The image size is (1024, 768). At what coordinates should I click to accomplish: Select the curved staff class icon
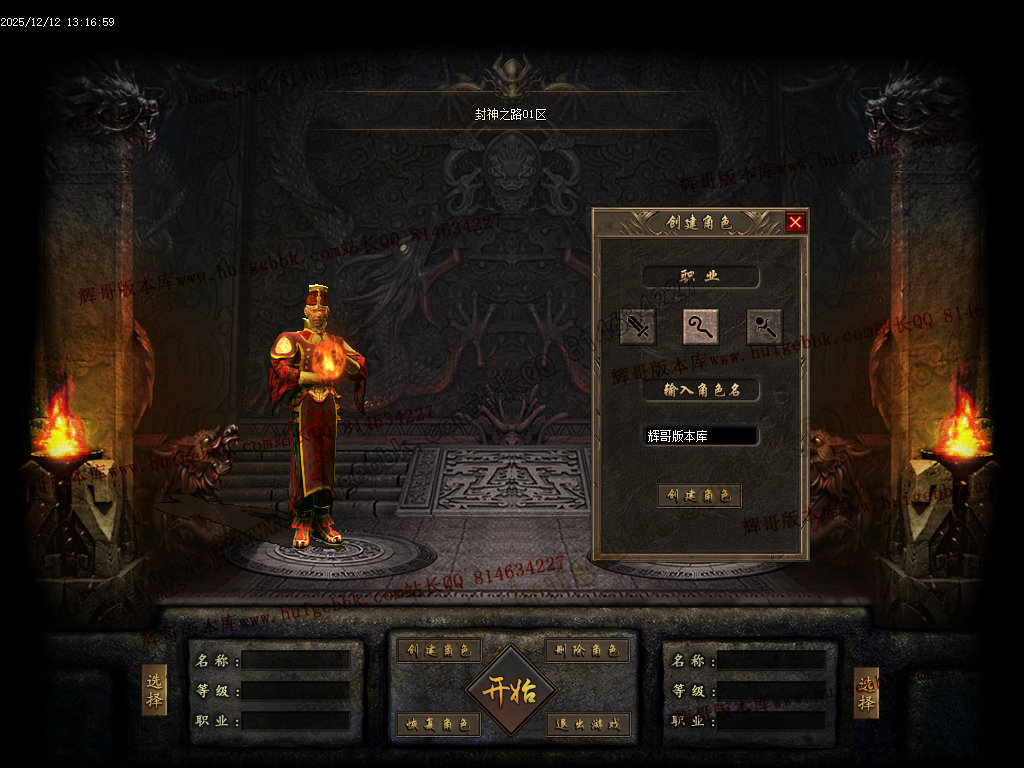[x=701, y=326]
